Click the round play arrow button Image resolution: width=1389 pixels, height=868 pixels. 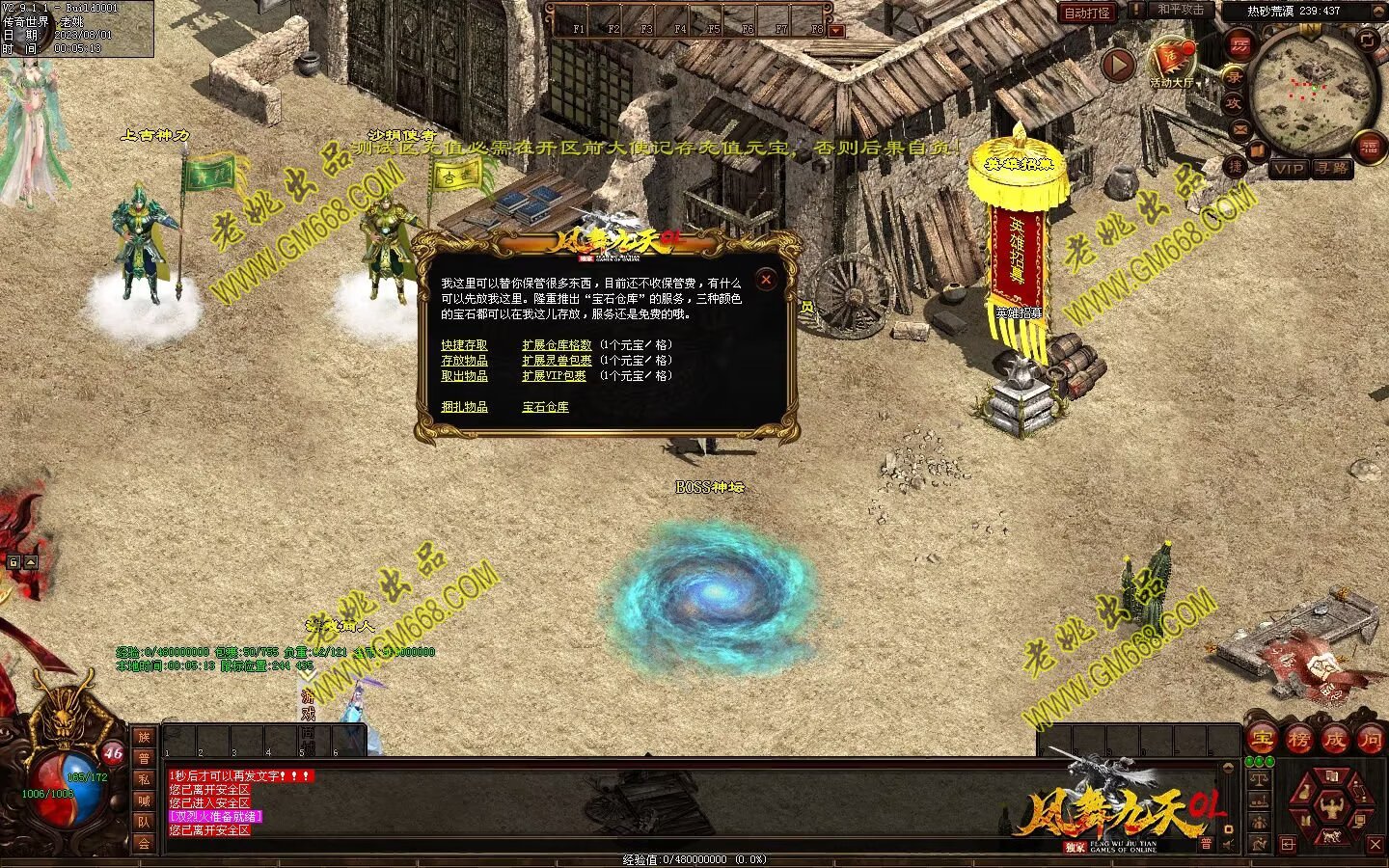point(1118,66)
